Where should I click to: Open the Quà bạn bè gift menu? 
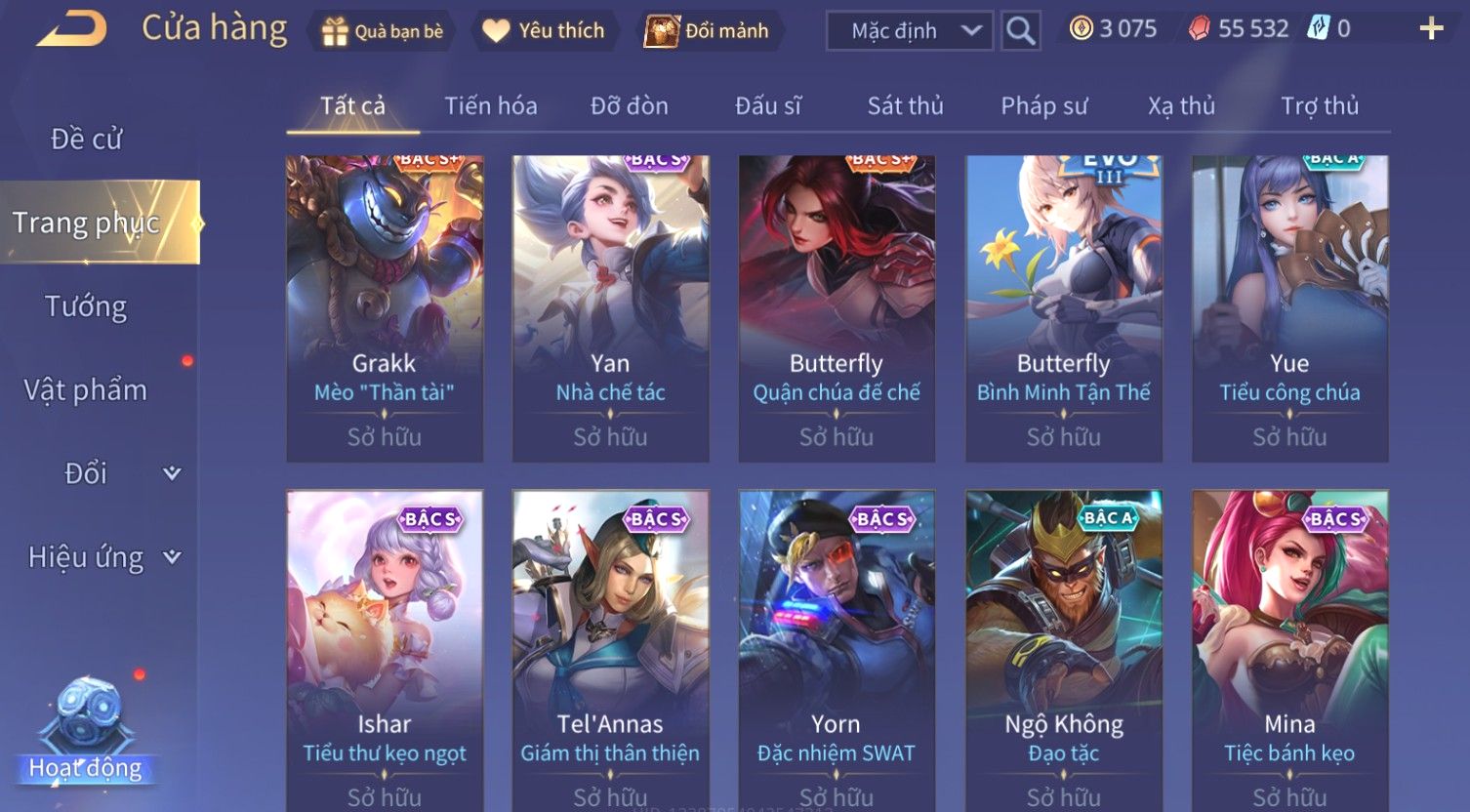click(383, 31)
